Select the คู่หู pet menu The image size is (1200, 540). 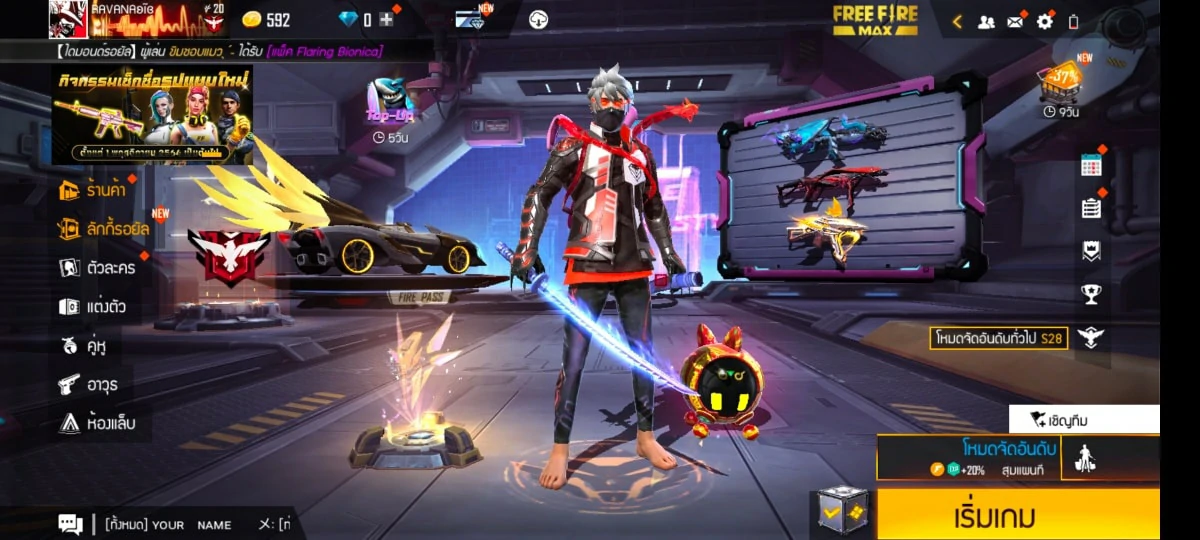click(x=84, y=346)
